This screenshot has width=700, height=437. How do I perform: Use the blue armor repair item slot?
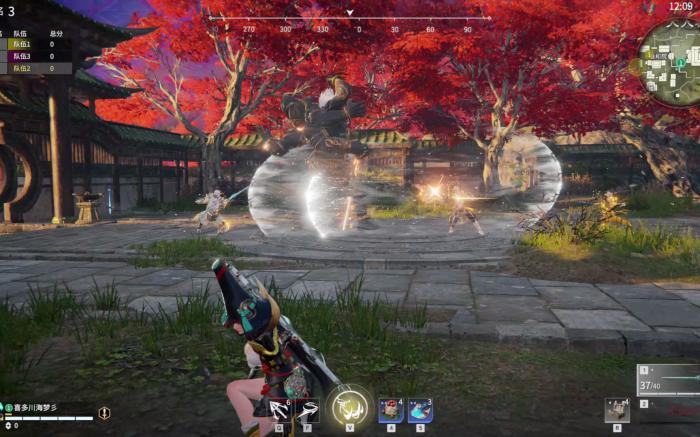pyautogui.click(x=420, y=410)
